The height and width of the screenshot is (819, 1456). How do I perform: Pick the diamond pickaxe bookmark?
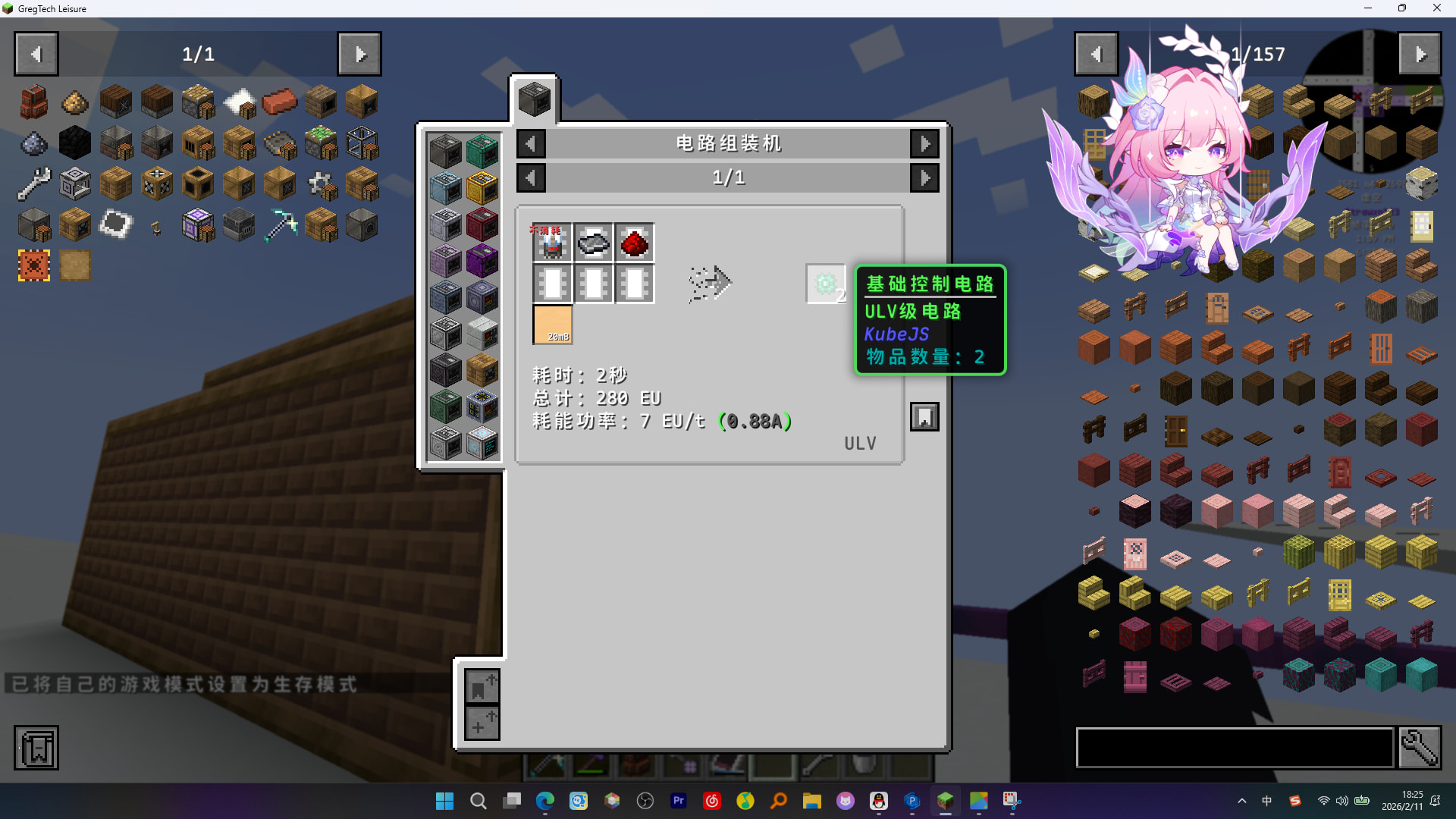click(280, 225)
